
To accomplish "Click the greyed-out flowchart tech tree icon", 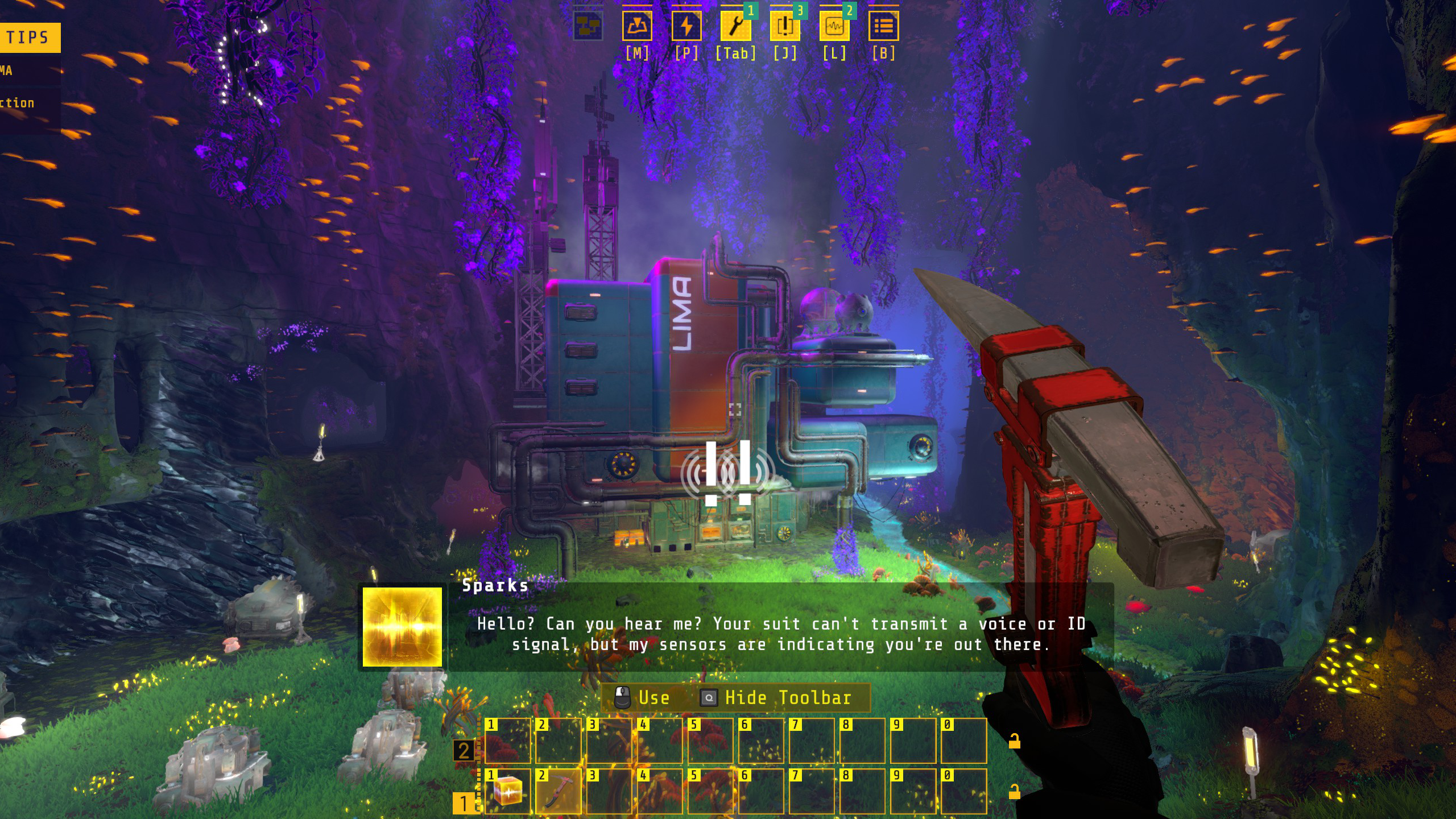I will [x=588, y=26].
